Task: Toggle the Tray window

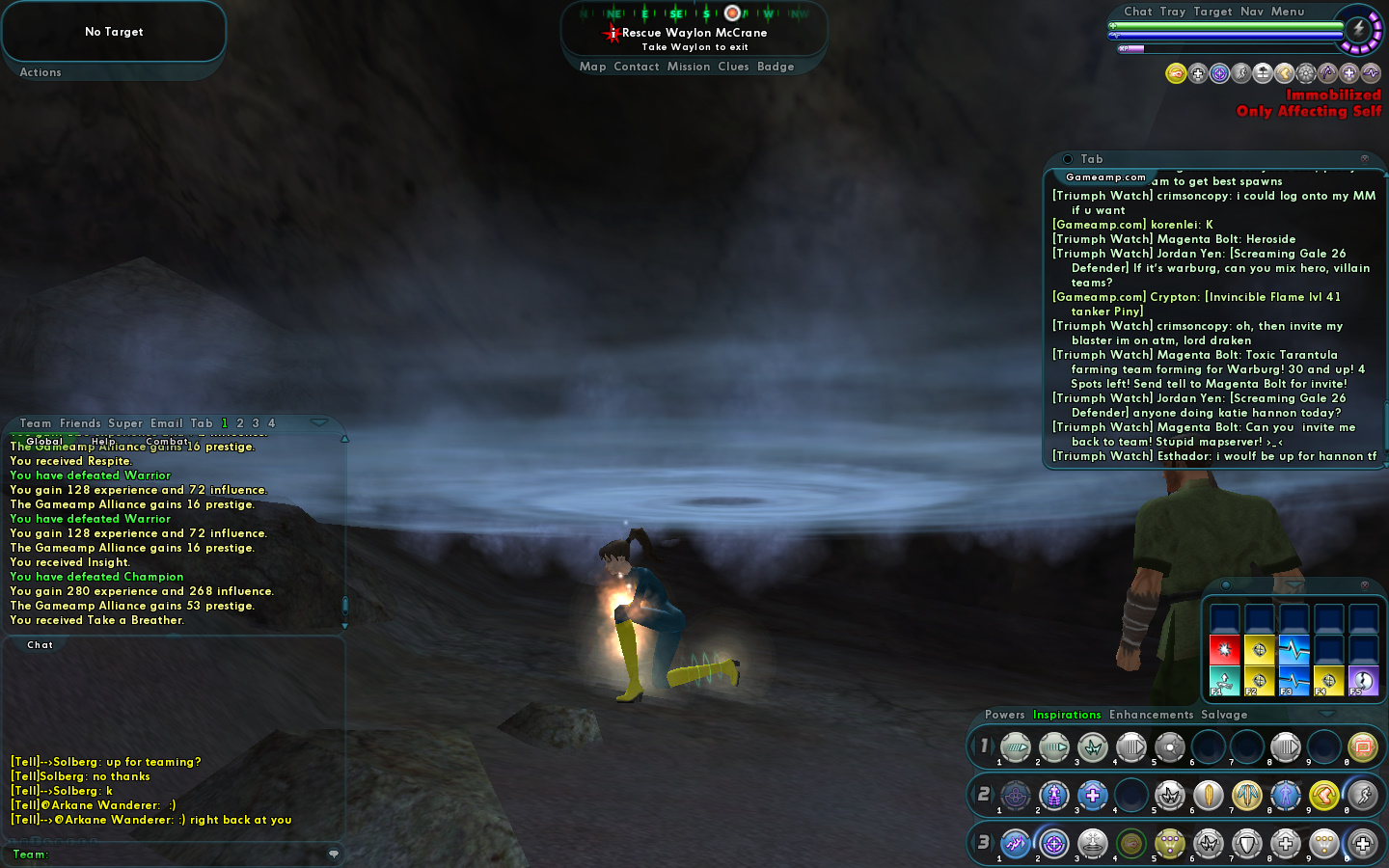Action: tap(1172, 12)
